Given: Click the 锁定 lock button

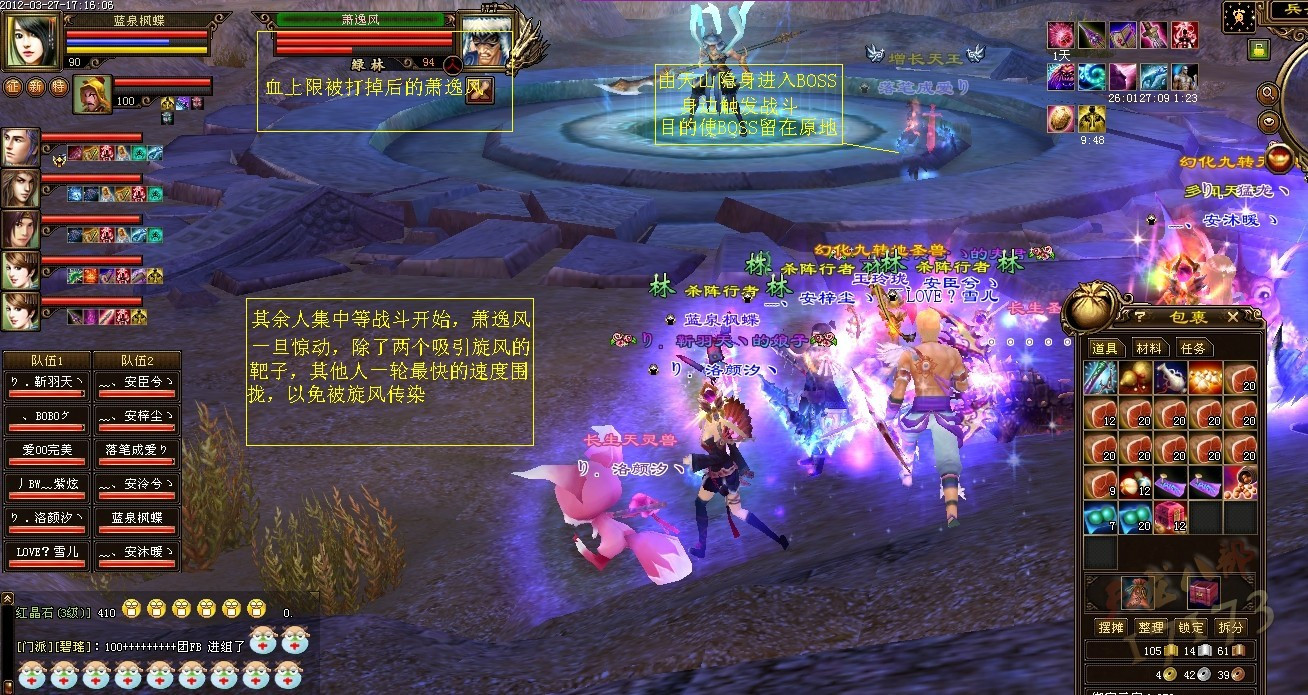Looking at the screenshot, I should (1190, 628).
